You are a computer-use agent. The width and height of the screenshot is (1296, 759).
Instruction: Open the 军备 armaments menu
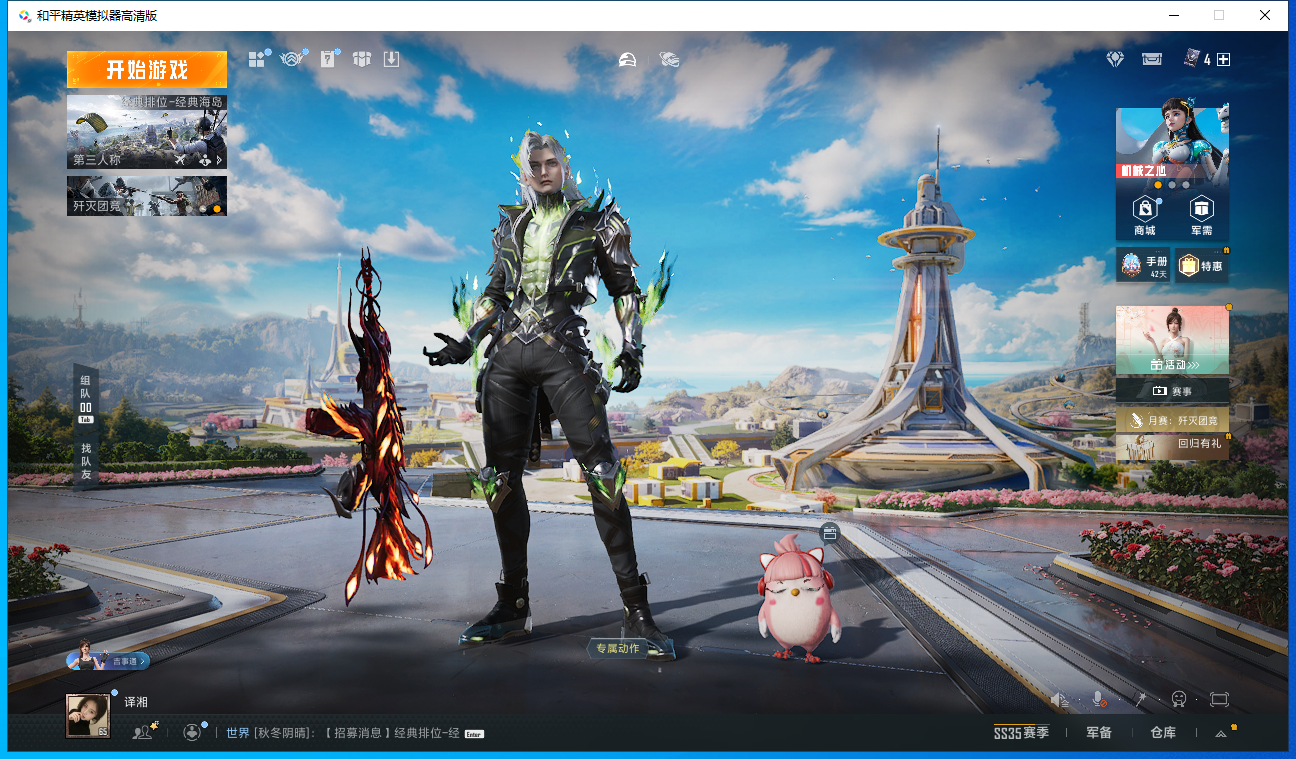click(1099, 733)
